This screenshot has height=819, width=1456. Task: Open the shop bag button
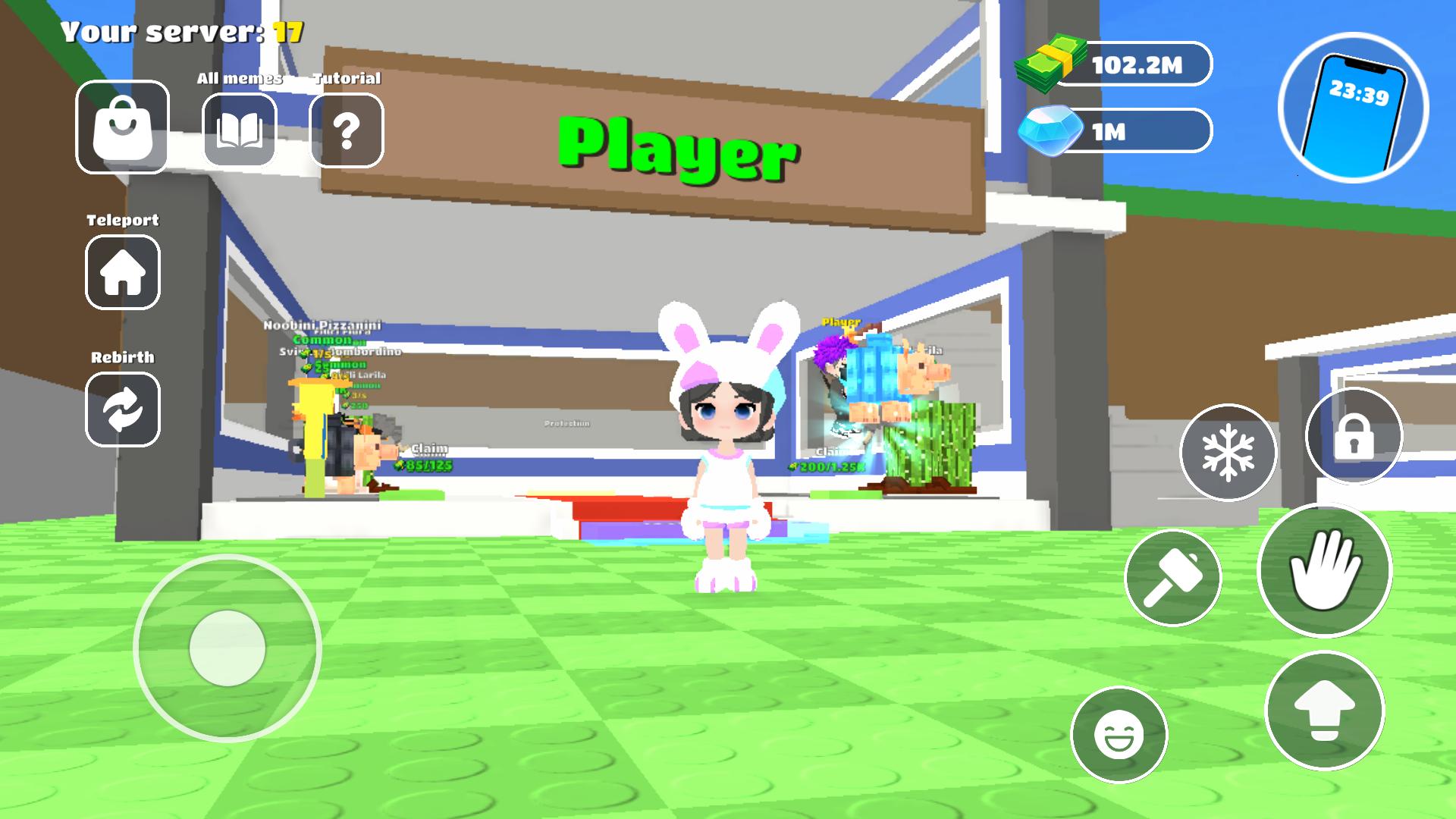(122, 127)
